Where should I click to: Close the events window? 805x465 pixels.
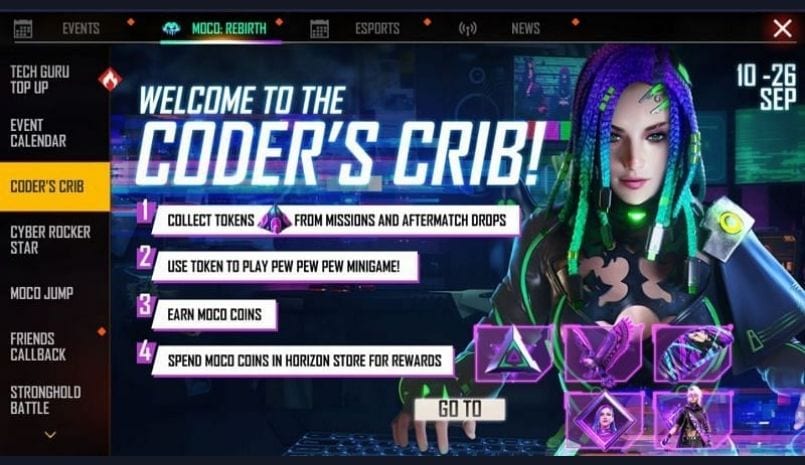pos(782,28)
